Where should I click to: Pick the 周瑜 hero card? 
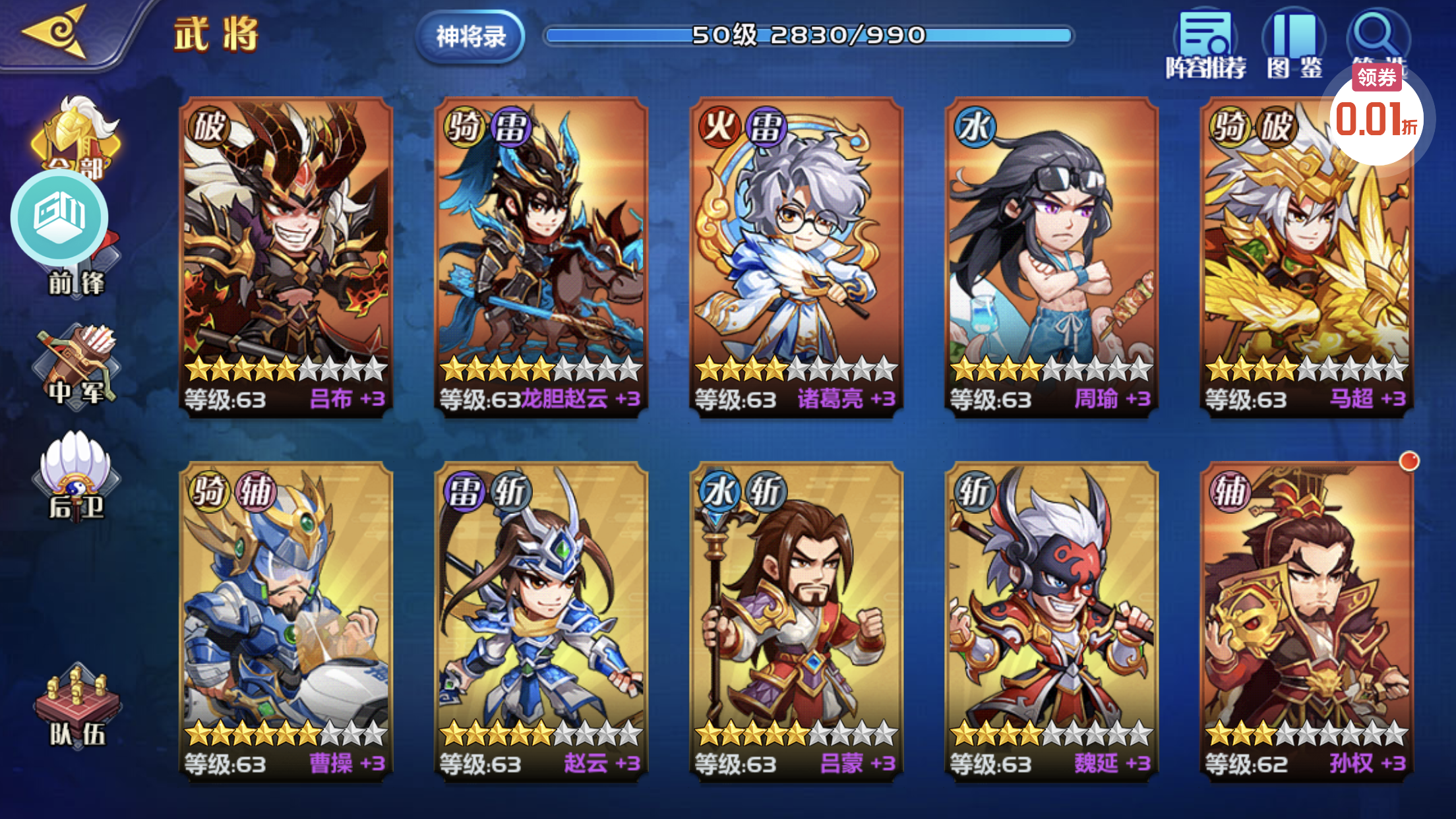(1051, 257)
